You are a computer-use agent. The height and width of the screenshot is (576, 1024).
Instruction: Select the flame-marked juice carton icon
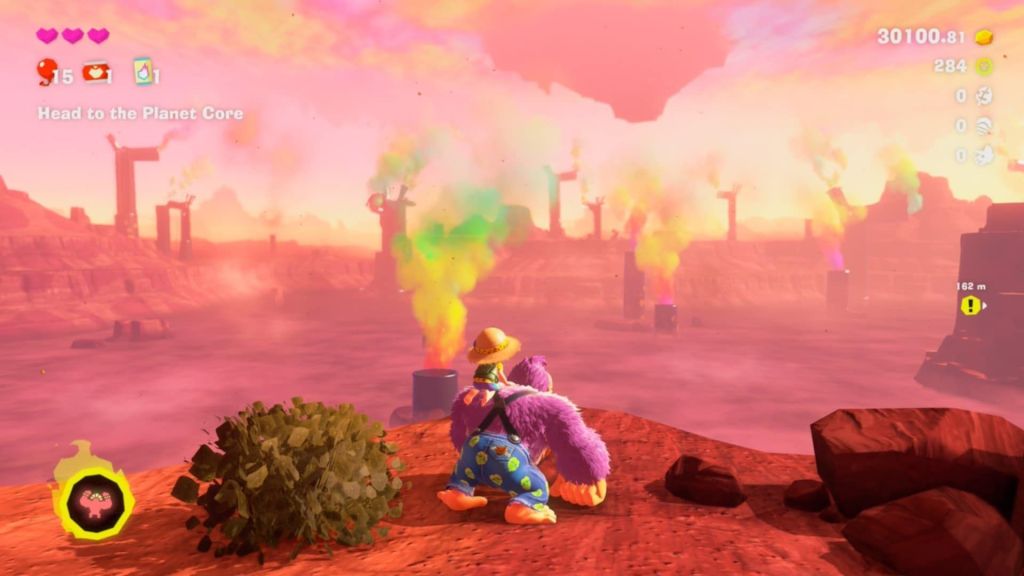tap(144, 71)
